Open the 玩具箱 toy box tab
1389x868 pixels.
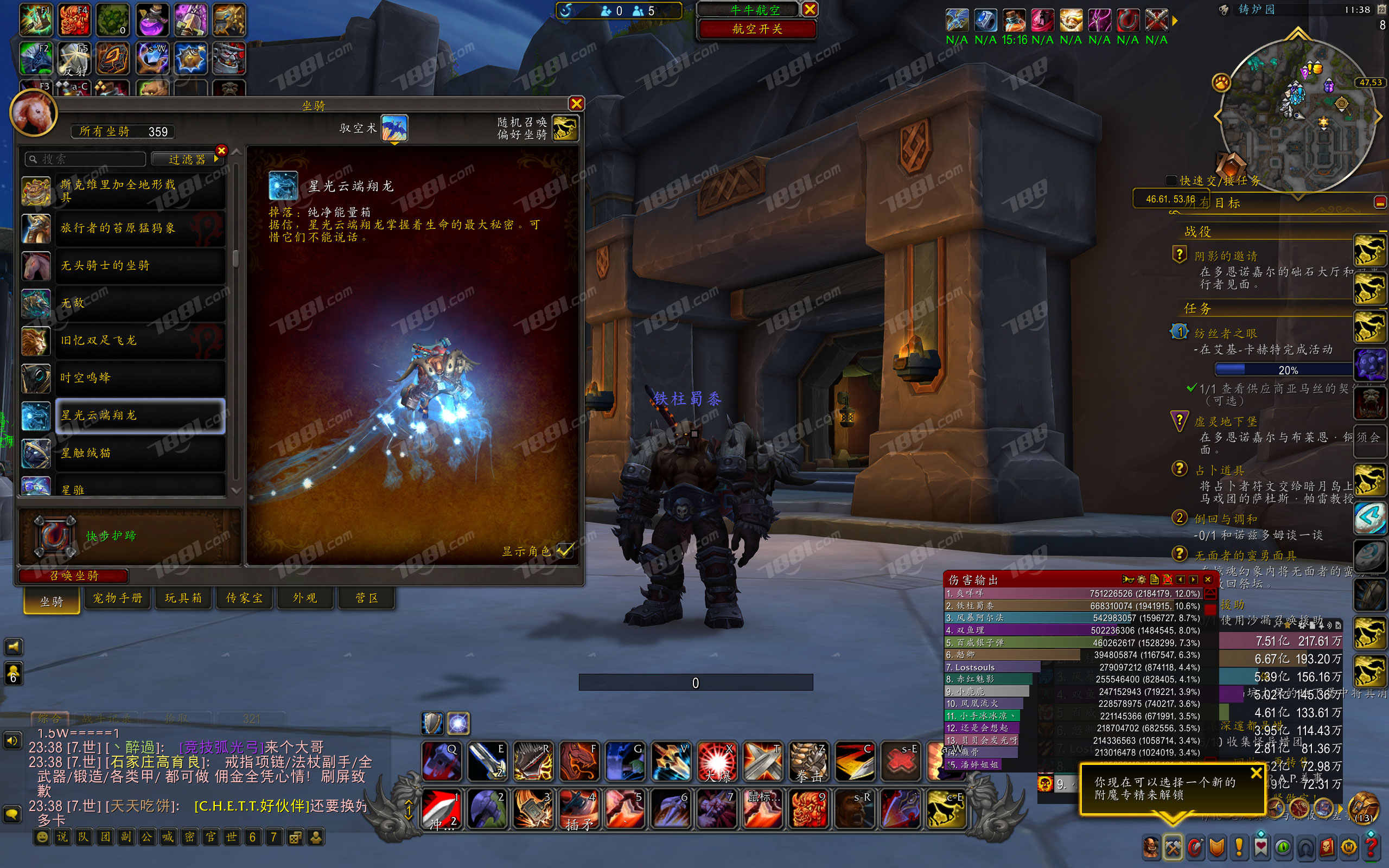(x=184, y=598)
